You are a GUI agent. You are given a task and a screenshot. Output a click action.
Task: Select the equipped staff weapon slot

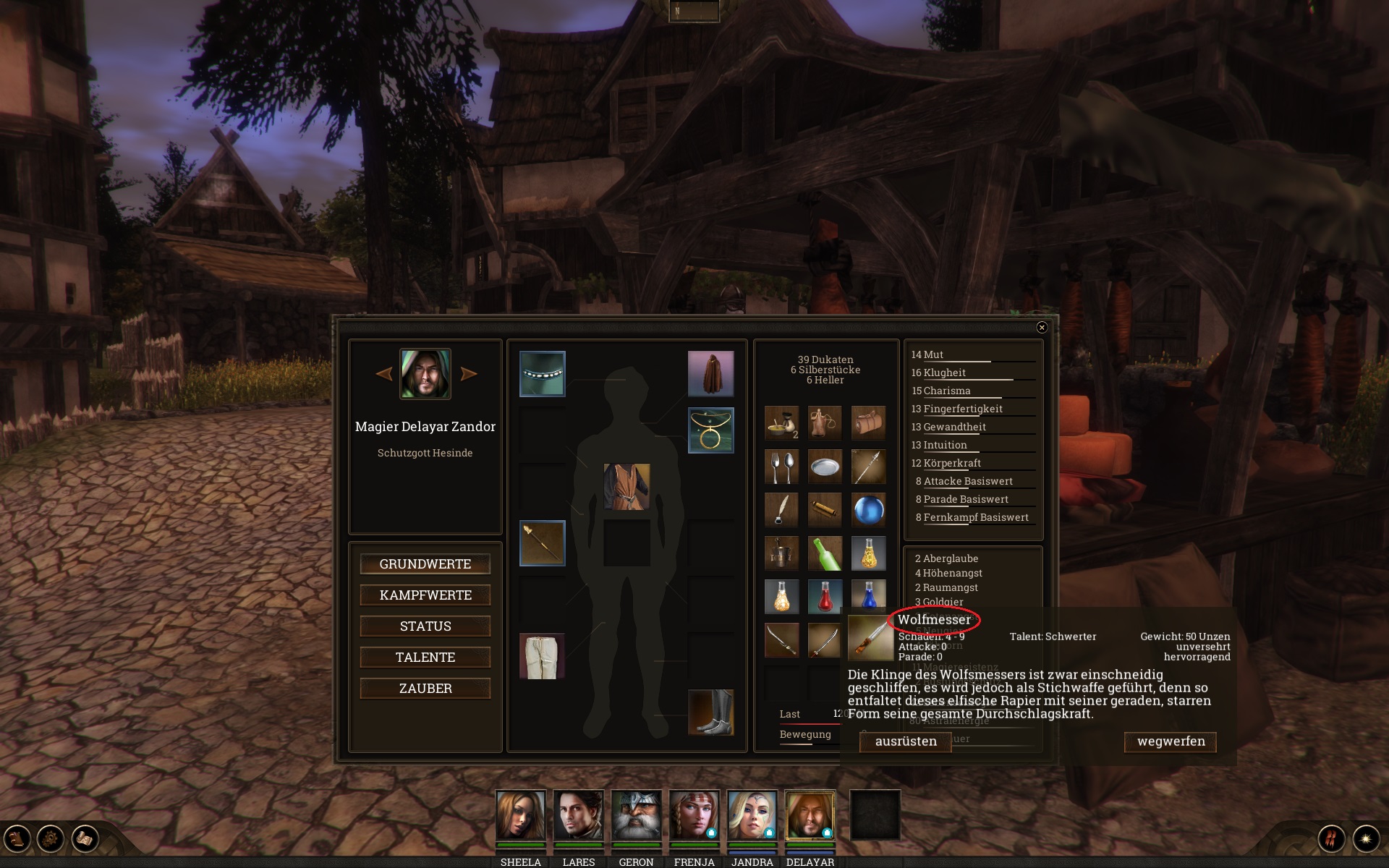543,542
